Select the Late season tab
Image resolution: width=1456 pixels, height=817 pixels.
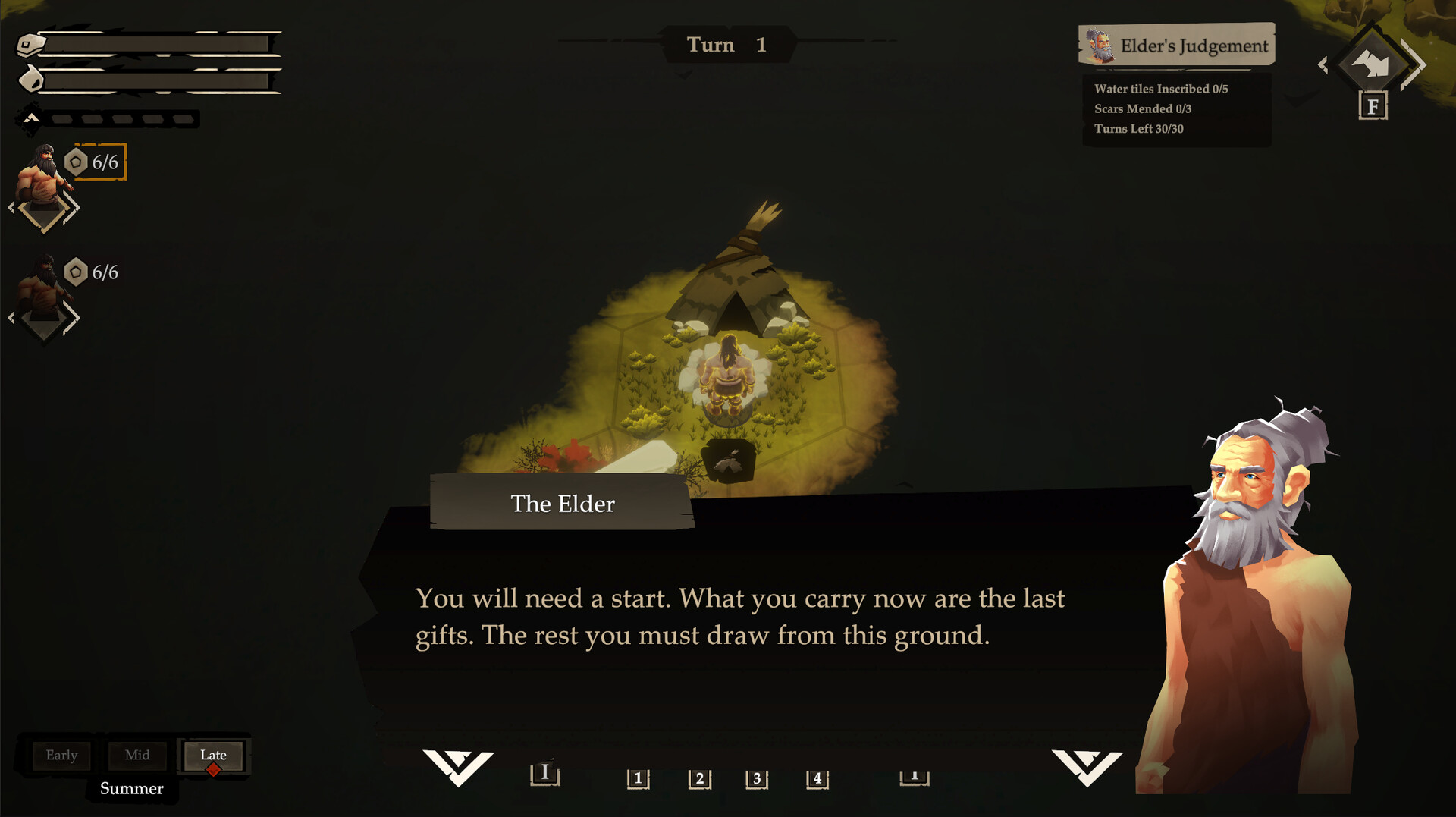point(213,756)
